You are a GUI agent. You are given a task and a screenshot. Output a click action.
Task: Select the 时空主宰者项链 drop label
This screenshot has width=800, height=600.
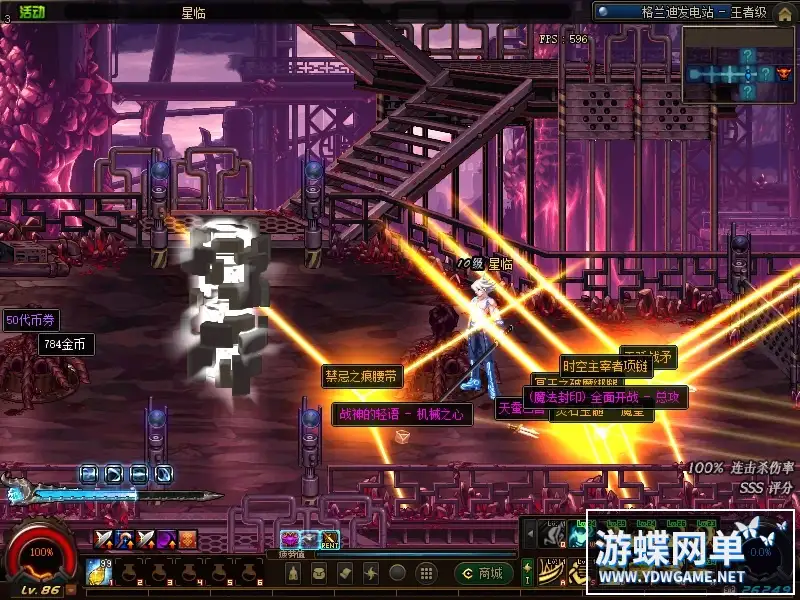(x=605, y=366)
